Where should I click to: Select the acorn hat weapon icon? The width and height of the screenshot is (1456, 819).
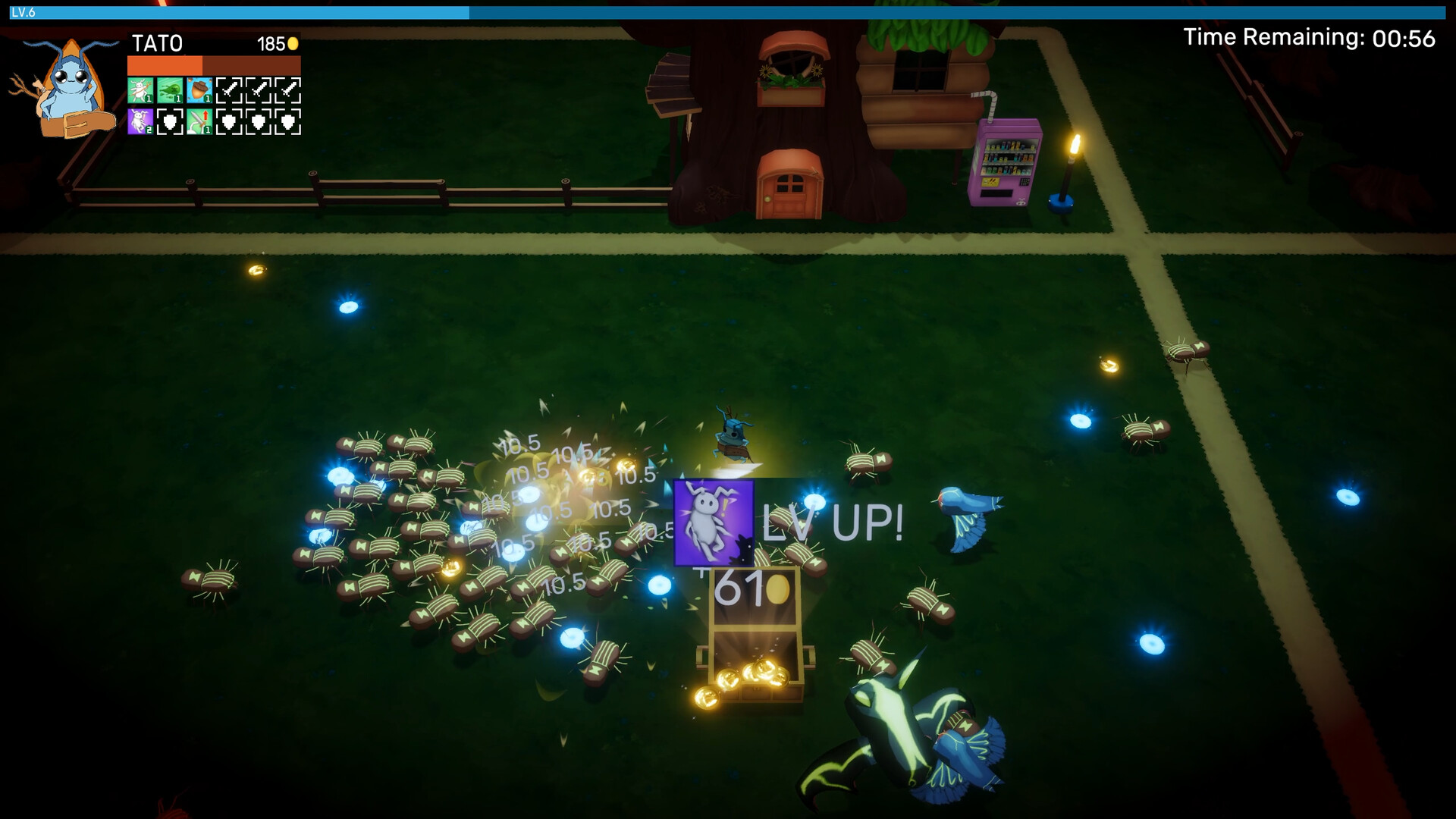[199, 89]
